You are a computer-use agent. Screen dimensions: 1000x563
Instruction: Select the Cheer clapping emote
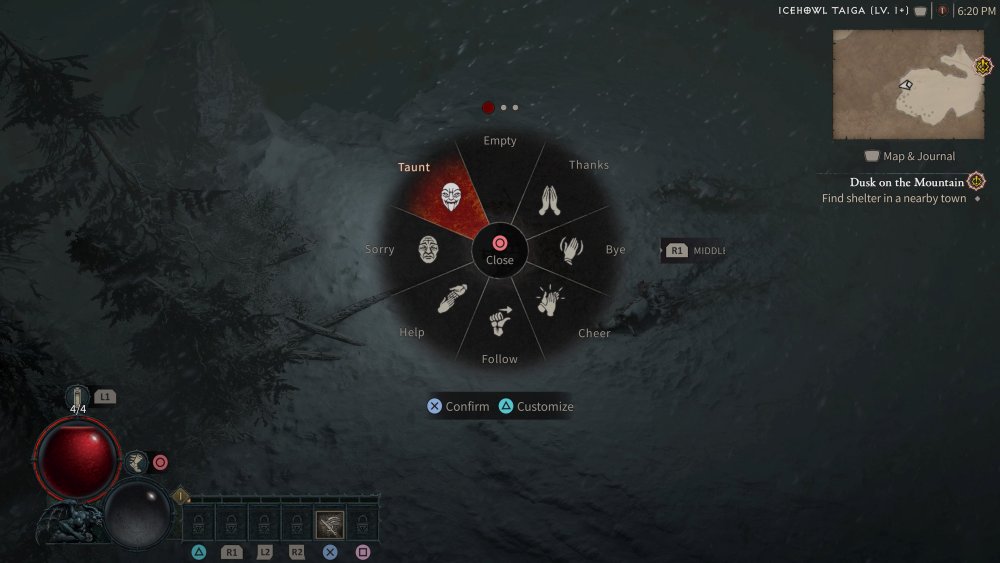pyautogui.click(x=550, y=301)
